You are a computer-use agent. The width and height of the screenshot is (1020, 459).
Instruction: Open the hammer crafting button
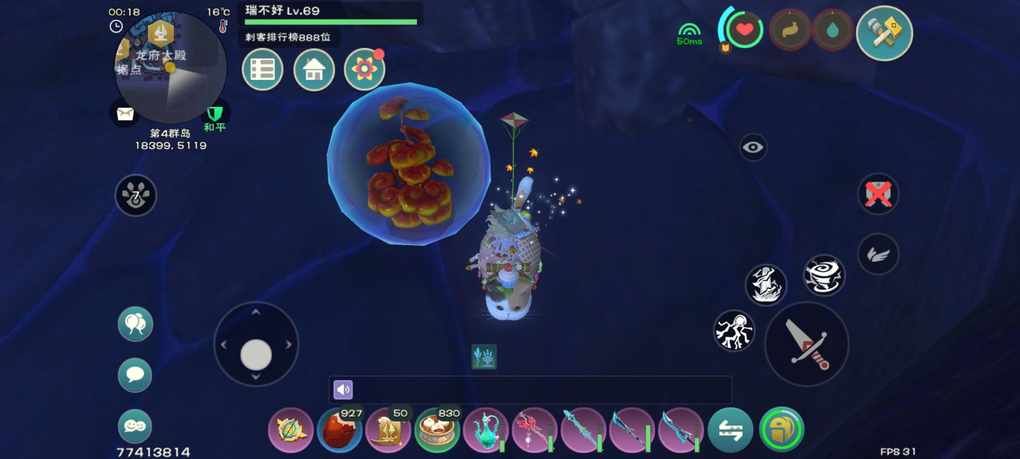tap(885, 33)
